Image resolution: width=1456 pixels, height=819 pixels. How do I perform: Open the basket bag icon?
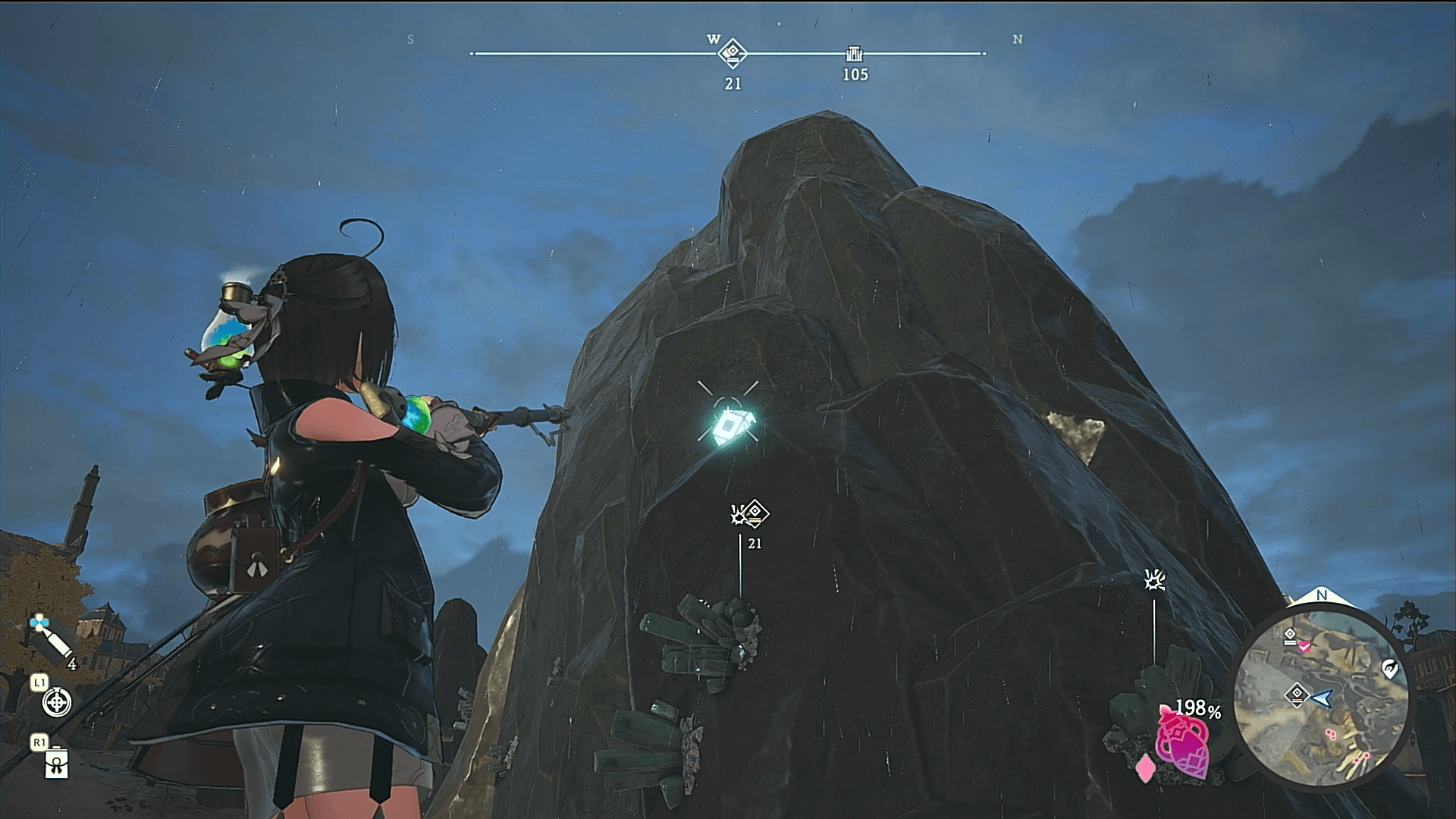click(x=57, y=764)
